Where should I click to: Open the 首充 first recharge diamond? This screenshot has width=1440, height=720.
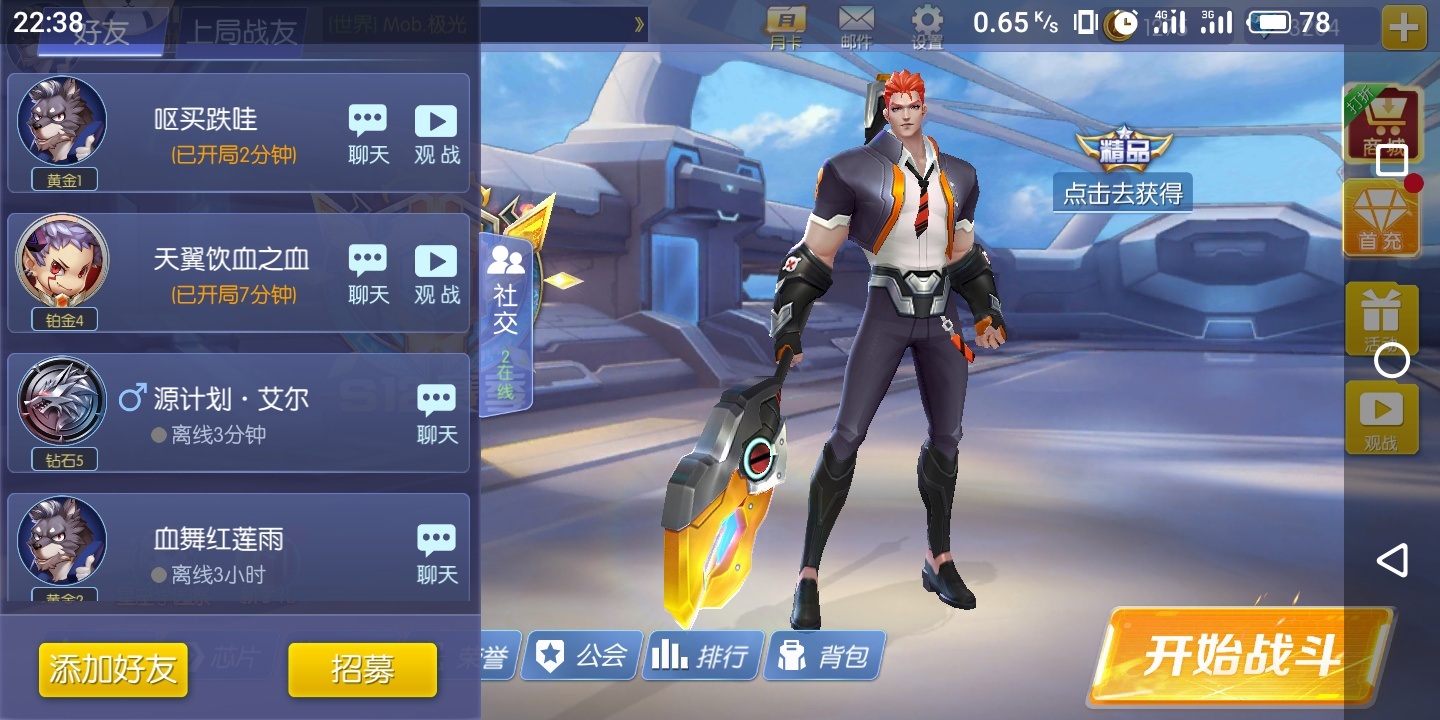[x=1381, y=220]
